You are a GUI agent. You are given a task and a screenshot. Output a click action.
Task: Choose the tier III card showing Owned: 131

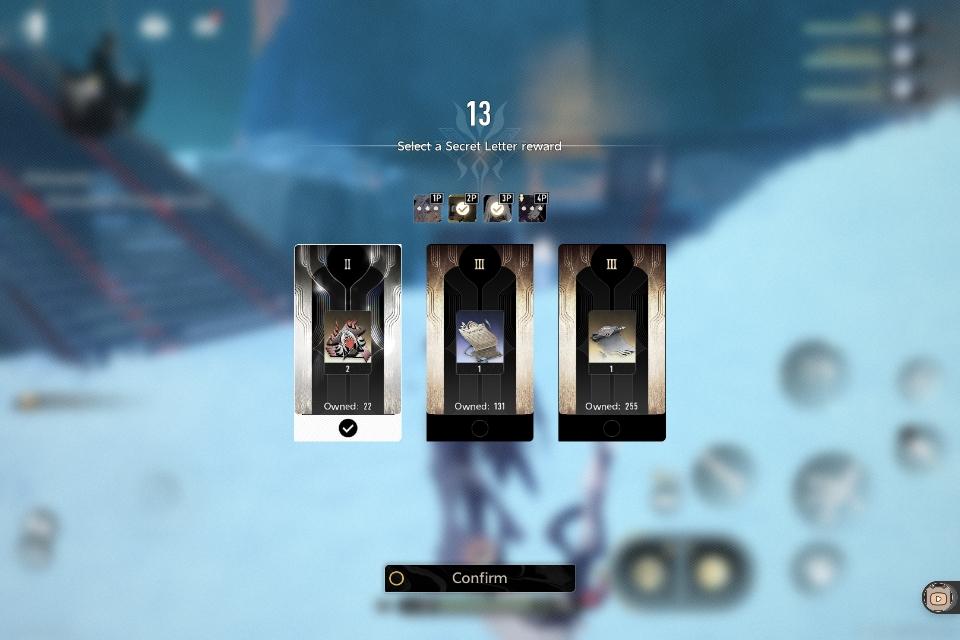(480, 342)
